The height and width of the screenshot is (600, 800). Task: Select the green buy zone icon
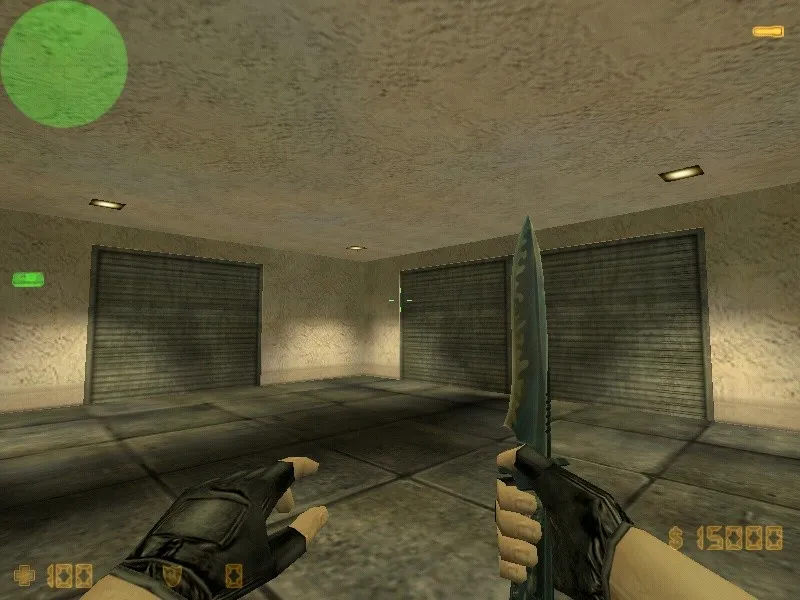27,278
